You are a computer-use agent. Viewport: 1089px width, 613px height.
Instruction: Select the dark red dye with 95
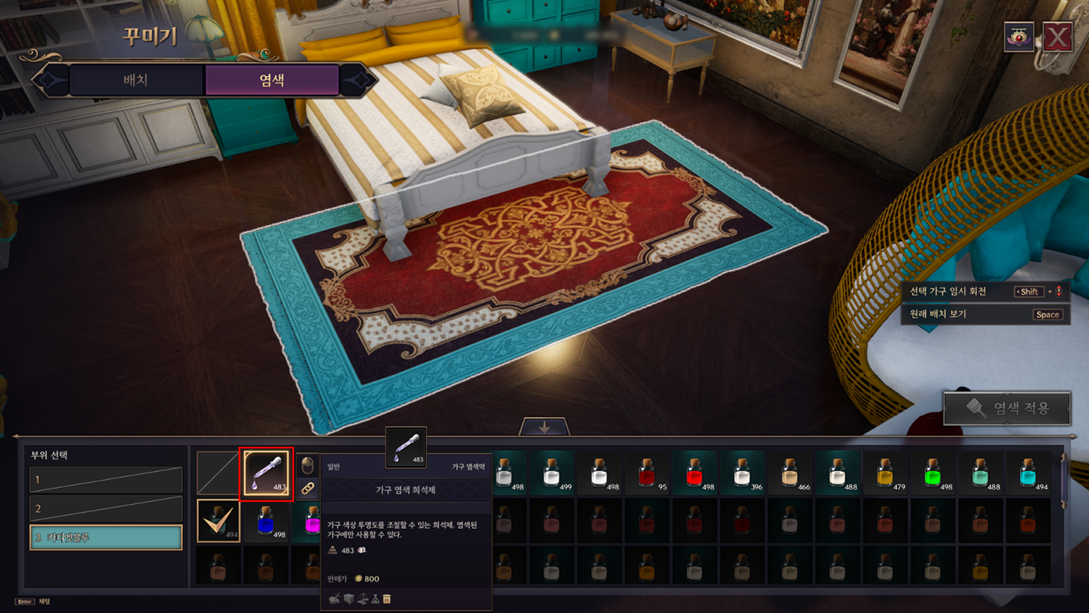(647, 472)
